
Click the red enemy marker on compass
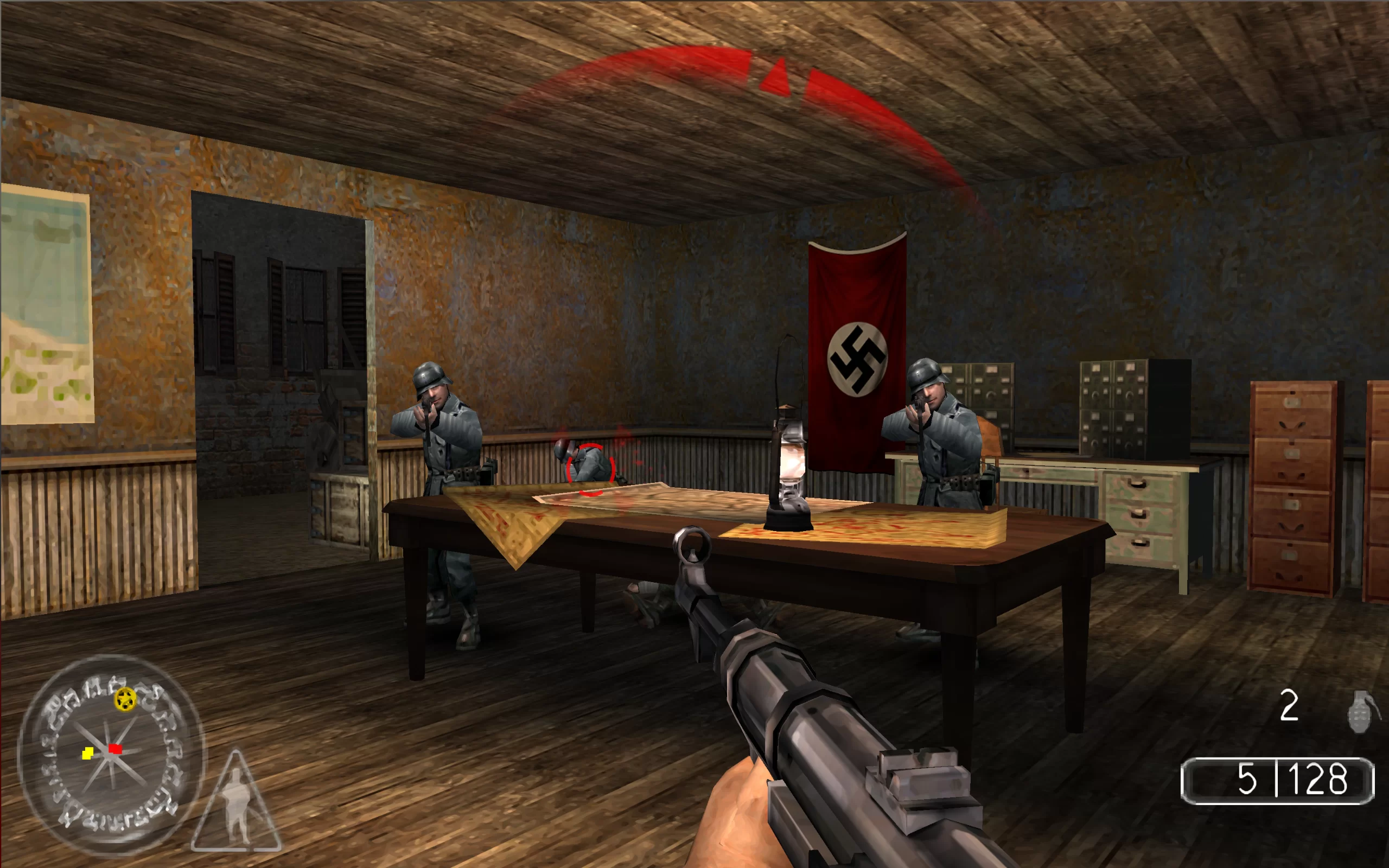point(116,749)
